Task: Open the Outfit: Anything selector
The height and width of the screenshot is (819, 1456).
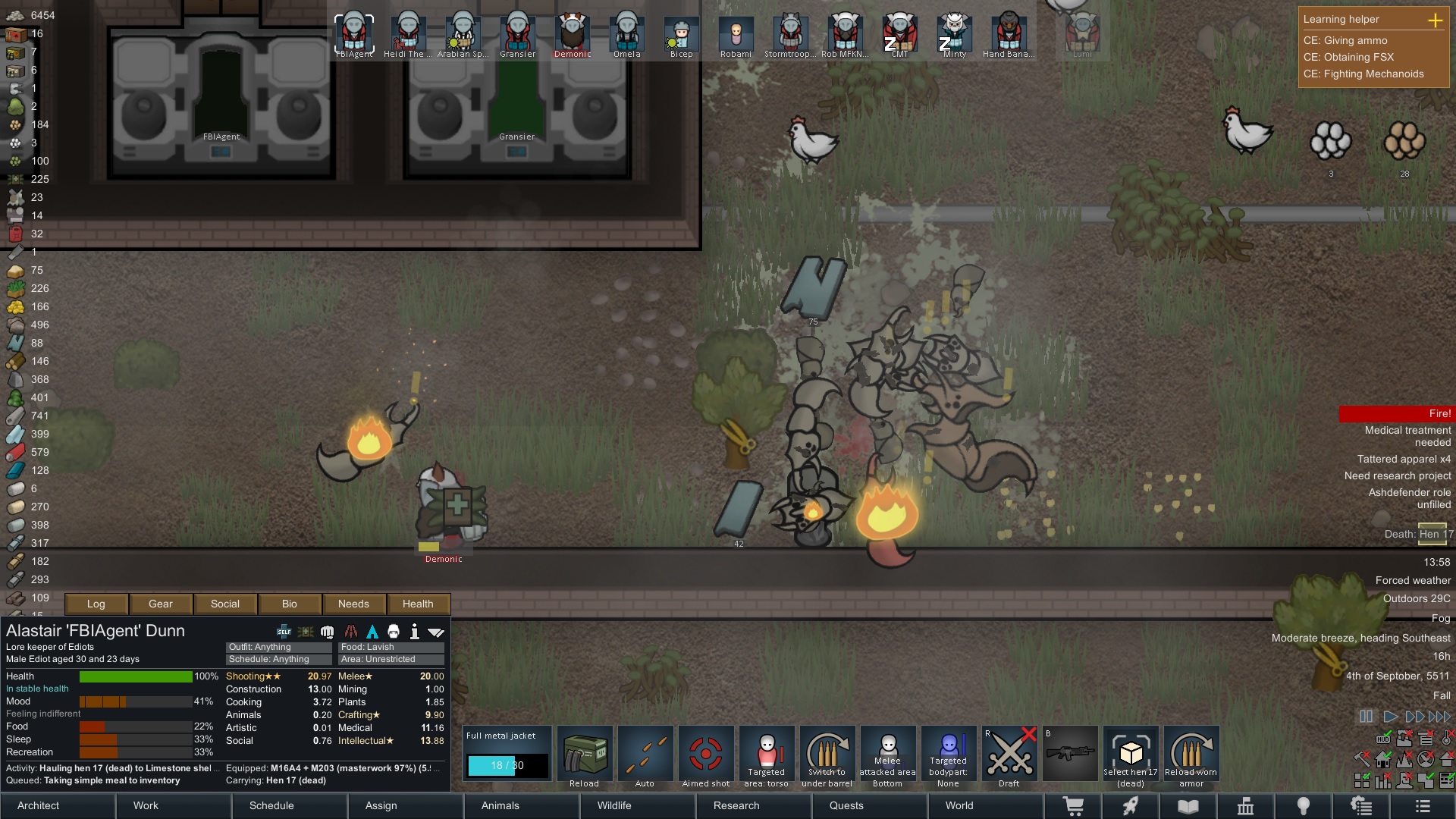Action: click(x=278, y=647)
